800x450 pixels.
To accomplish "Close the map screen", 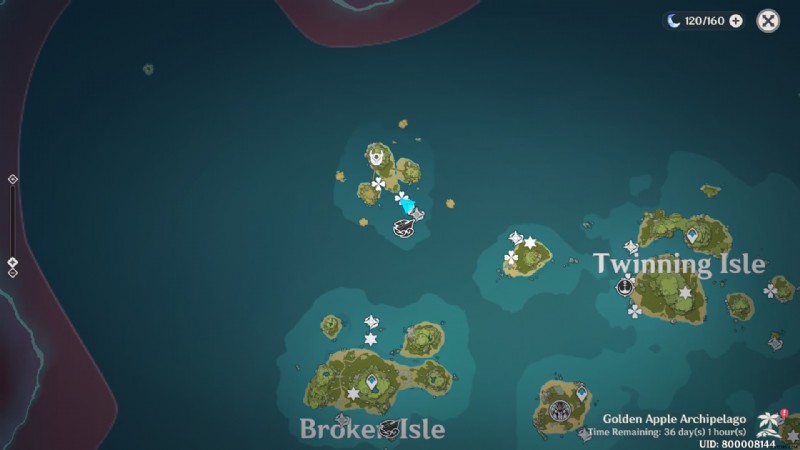I will tap(768, 21).
